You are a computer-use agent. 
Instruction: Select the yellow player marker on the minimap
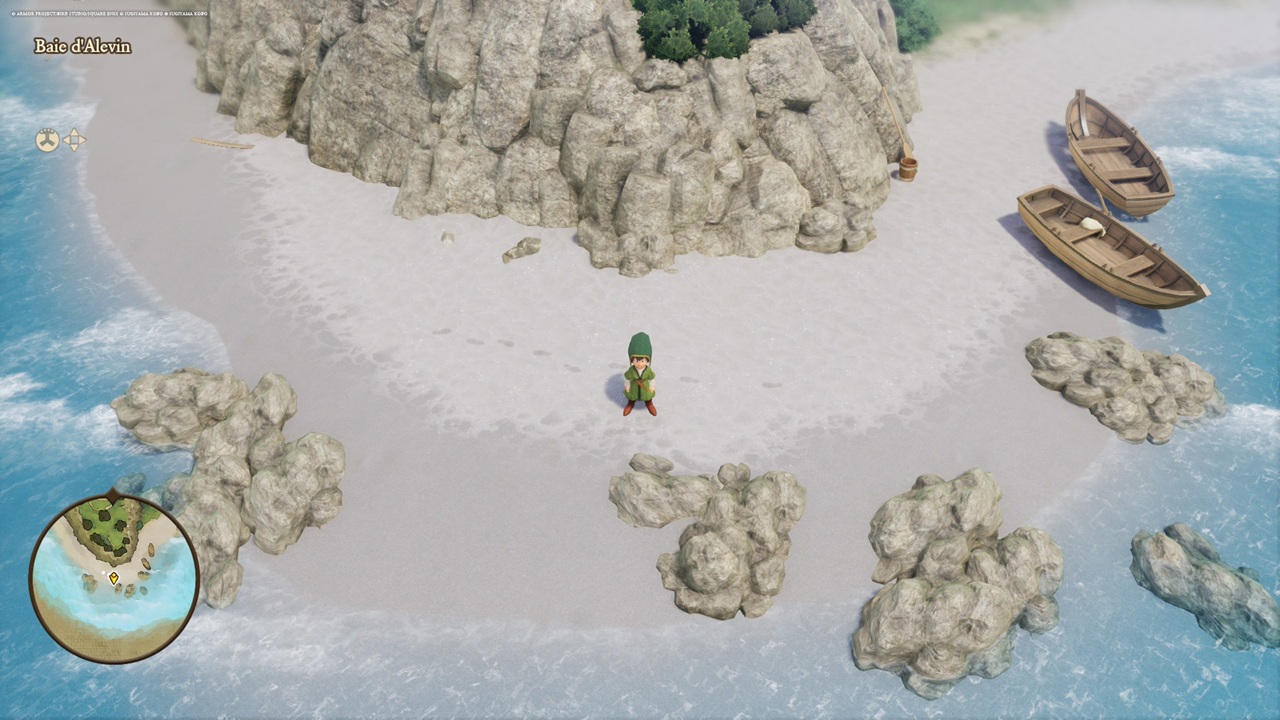(x=114, y=578)
